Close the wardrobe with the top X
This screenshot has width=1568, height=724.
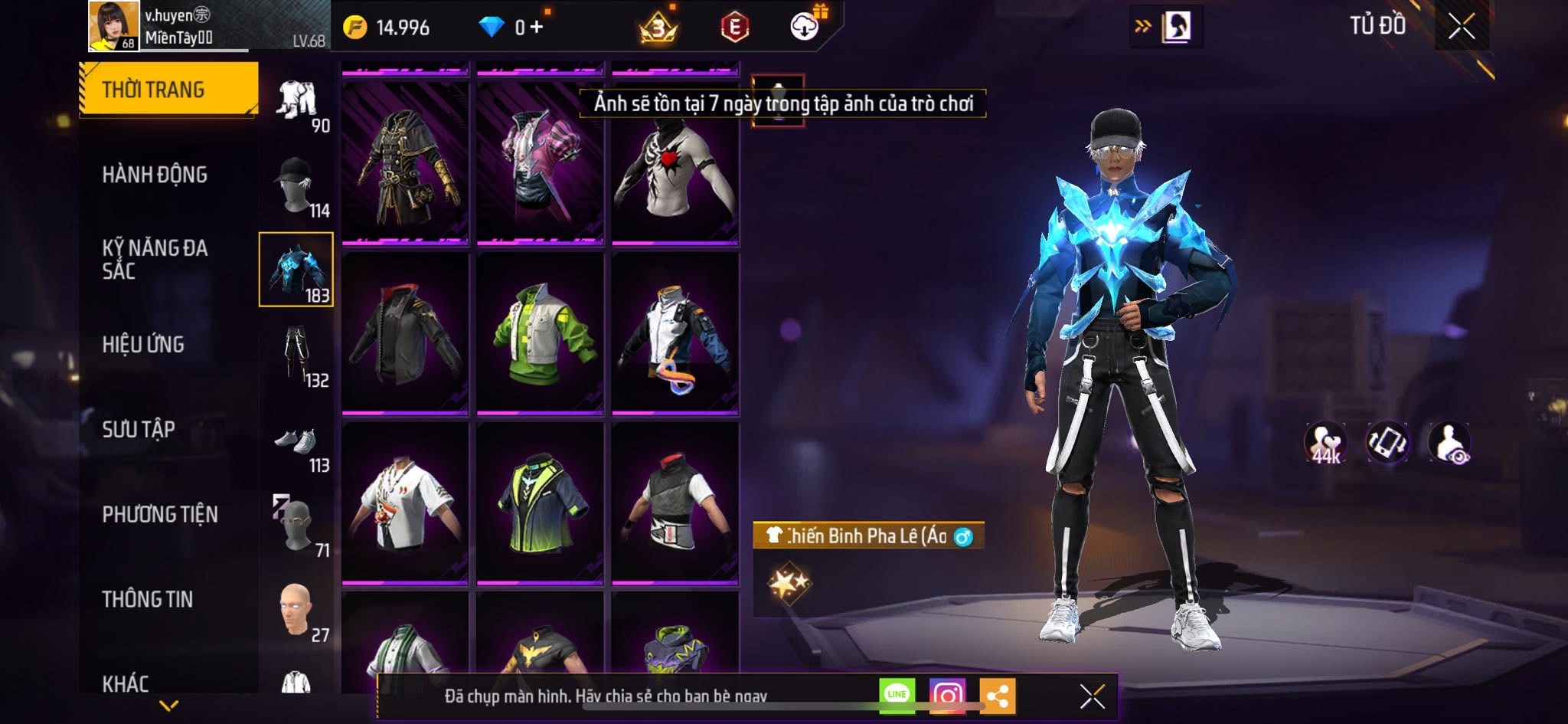point(1461,27)
